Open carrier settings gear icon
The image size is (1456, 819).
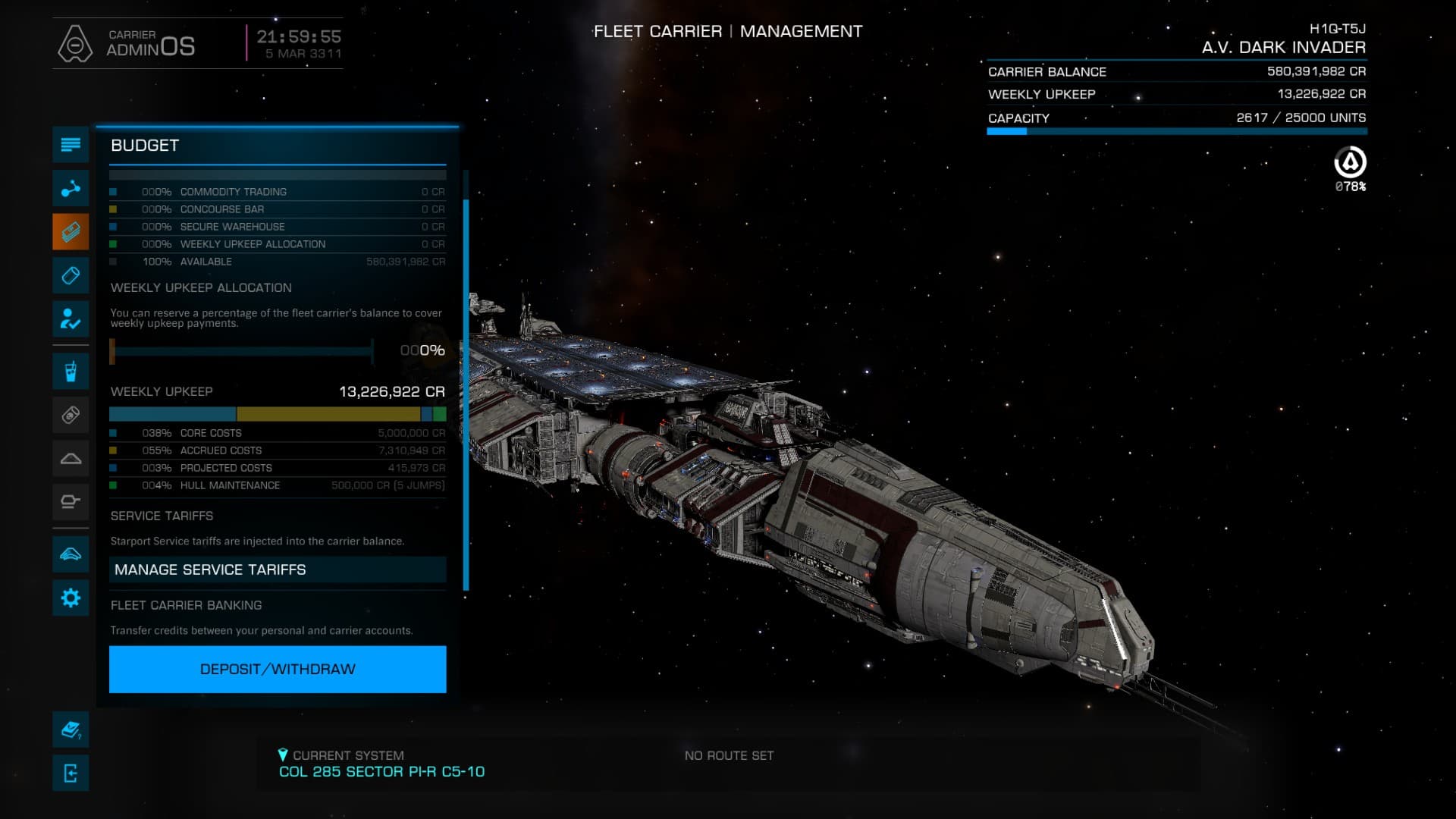pos(71,598)
